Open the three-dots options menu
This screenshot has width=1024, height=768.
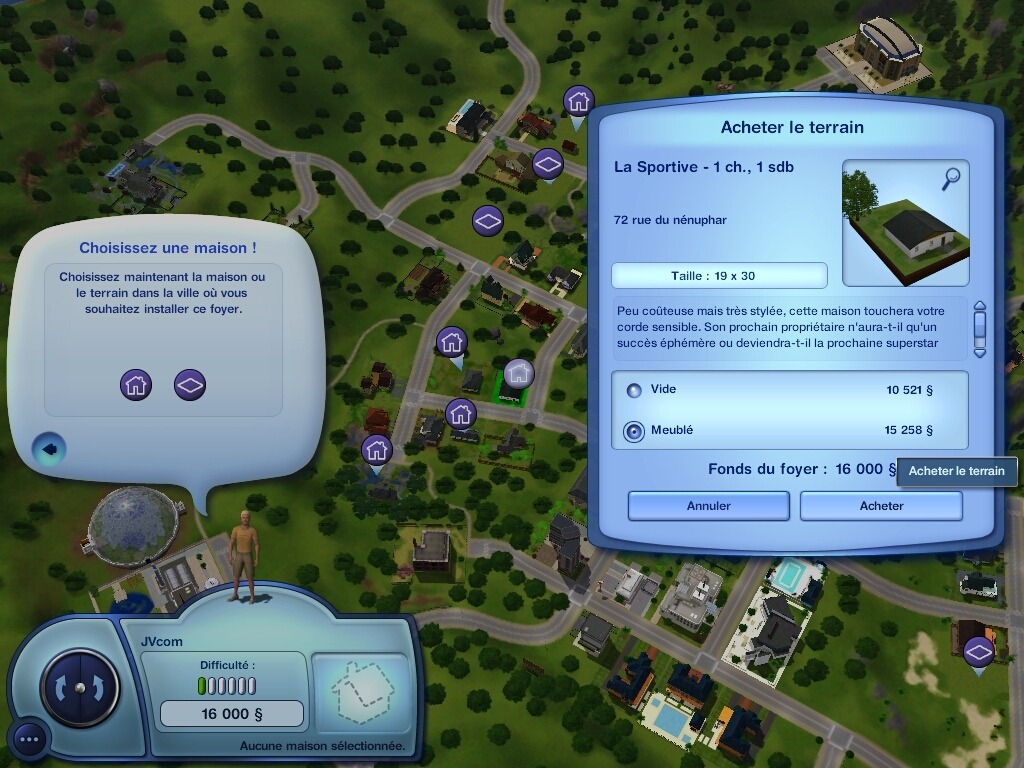[x=29, y=740]
